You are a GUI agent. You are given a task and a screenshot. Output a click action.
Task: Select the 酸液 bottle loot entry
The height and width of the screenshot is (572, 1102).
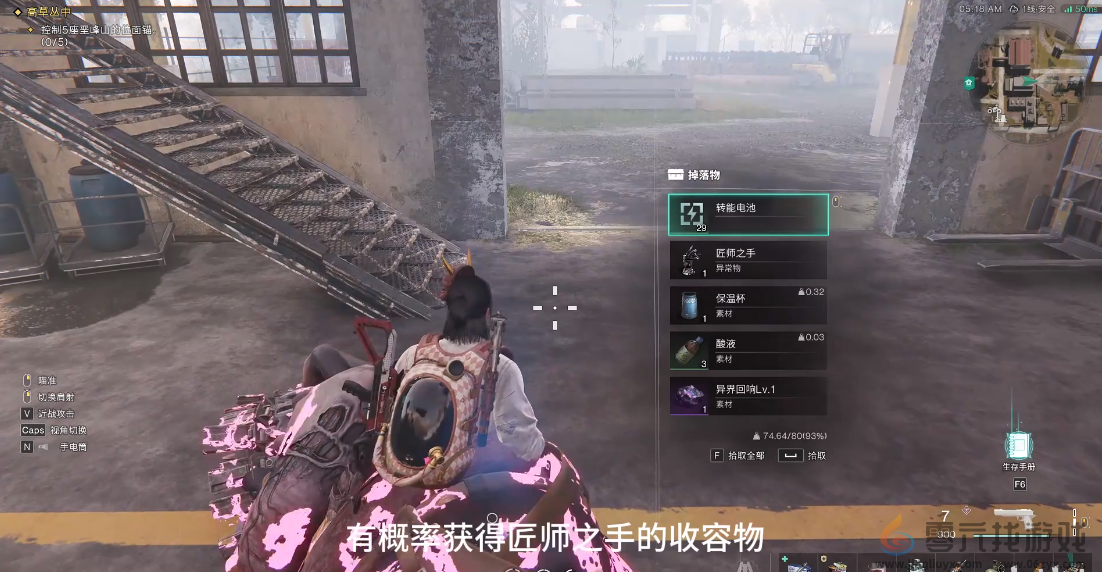(x=748, y=350)
